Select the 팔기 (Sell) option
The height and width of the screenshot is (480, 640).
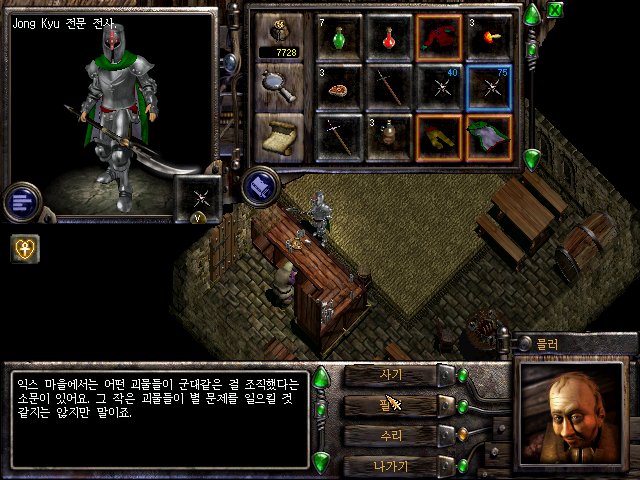tap(392, 405)
